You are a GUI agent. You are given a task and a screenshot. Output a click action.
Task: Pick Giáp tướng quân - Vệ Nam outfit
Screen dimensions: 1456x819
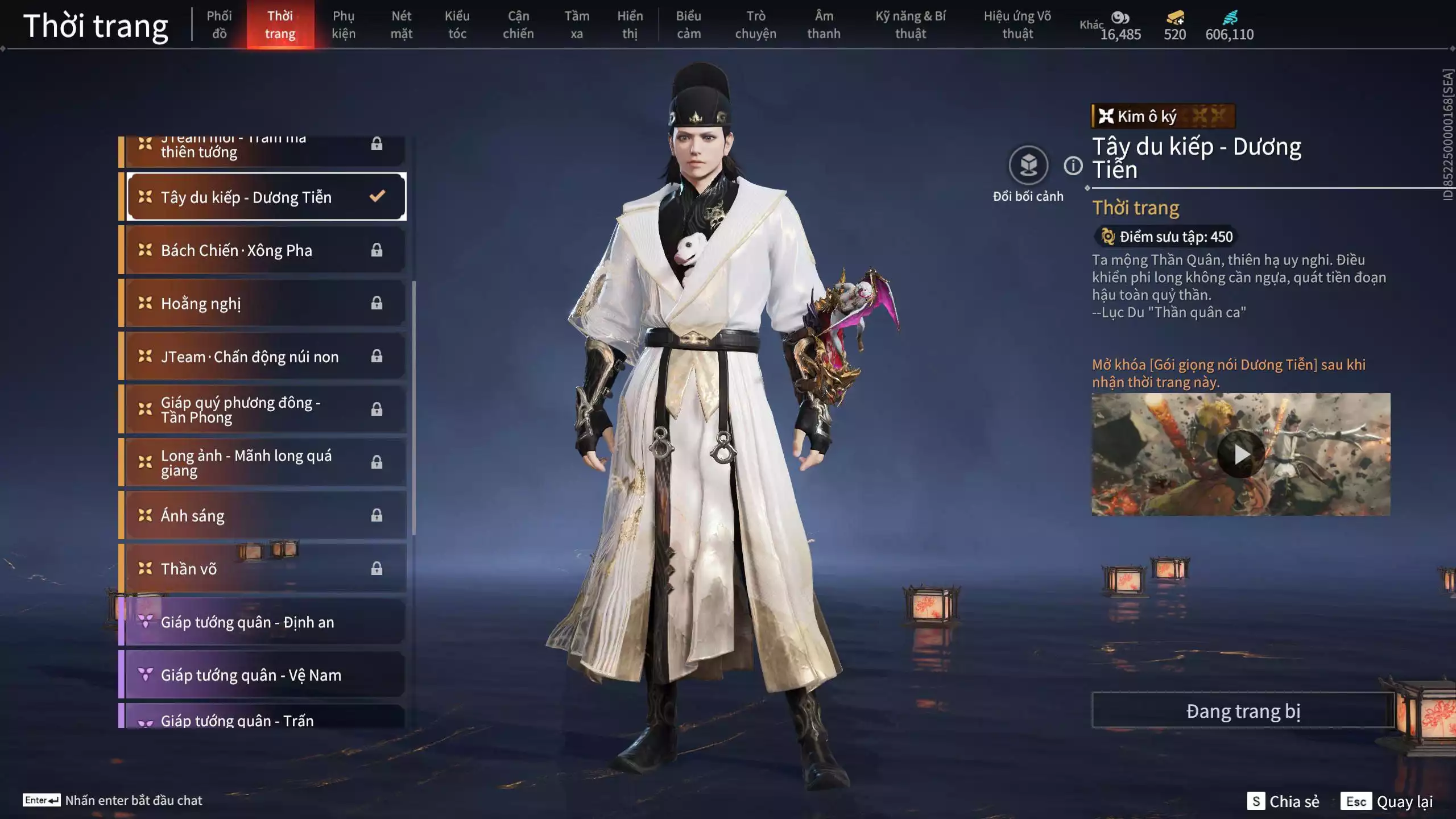click(x=264, y=675)
